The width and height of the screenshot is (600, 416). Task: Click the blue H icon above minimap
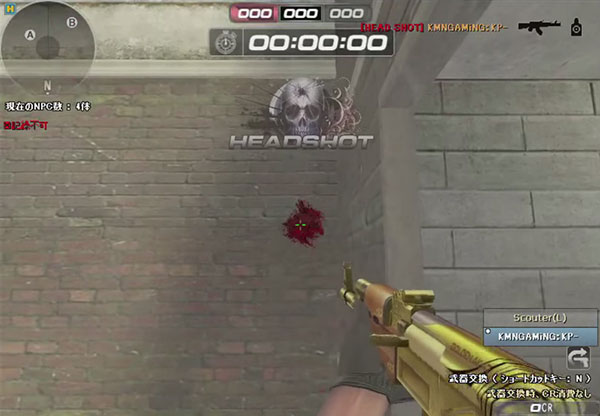click(x=8, y=7)
